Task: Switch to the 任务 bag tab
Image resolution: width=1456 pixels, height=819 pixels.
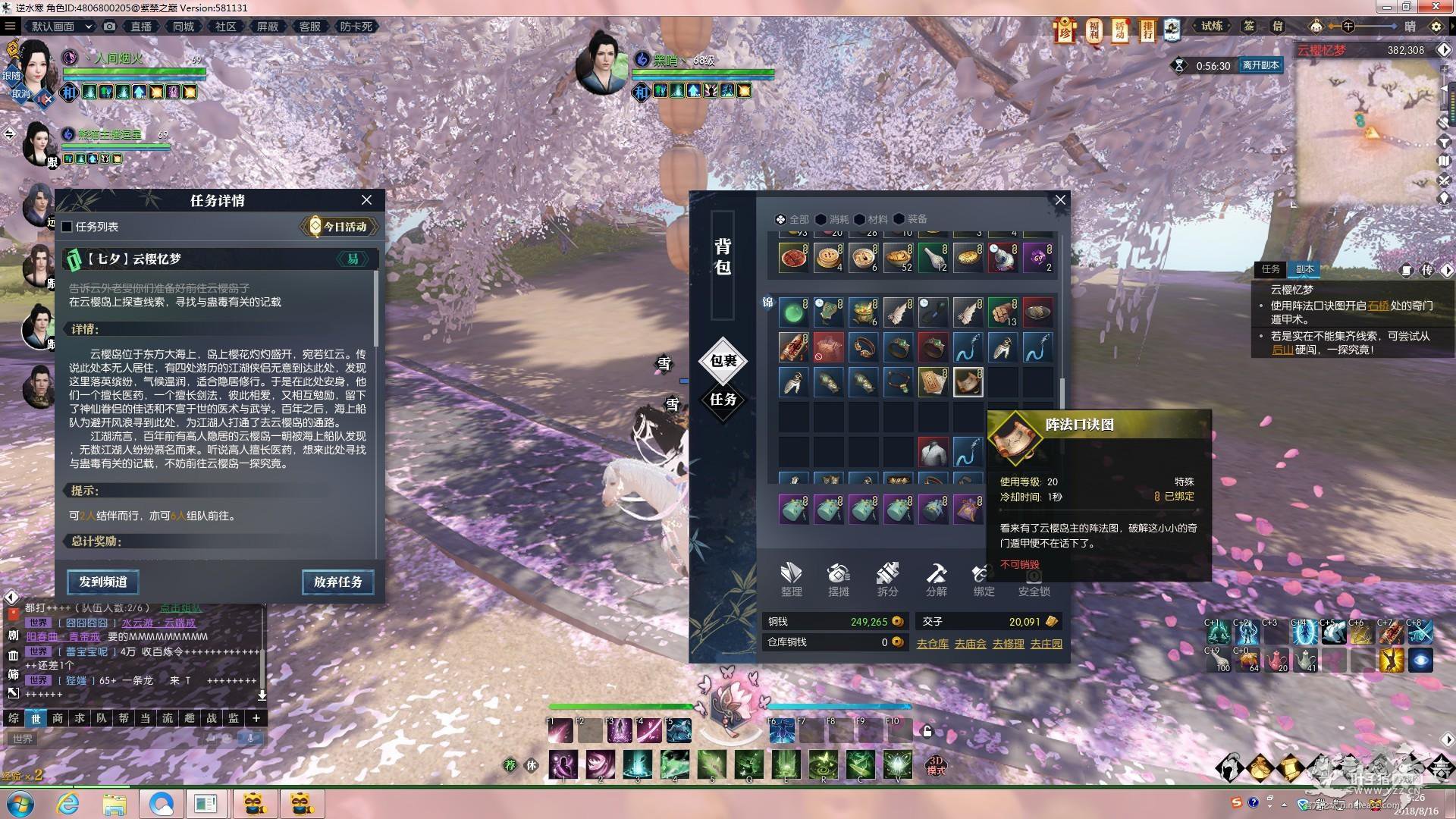Action: 723,400
